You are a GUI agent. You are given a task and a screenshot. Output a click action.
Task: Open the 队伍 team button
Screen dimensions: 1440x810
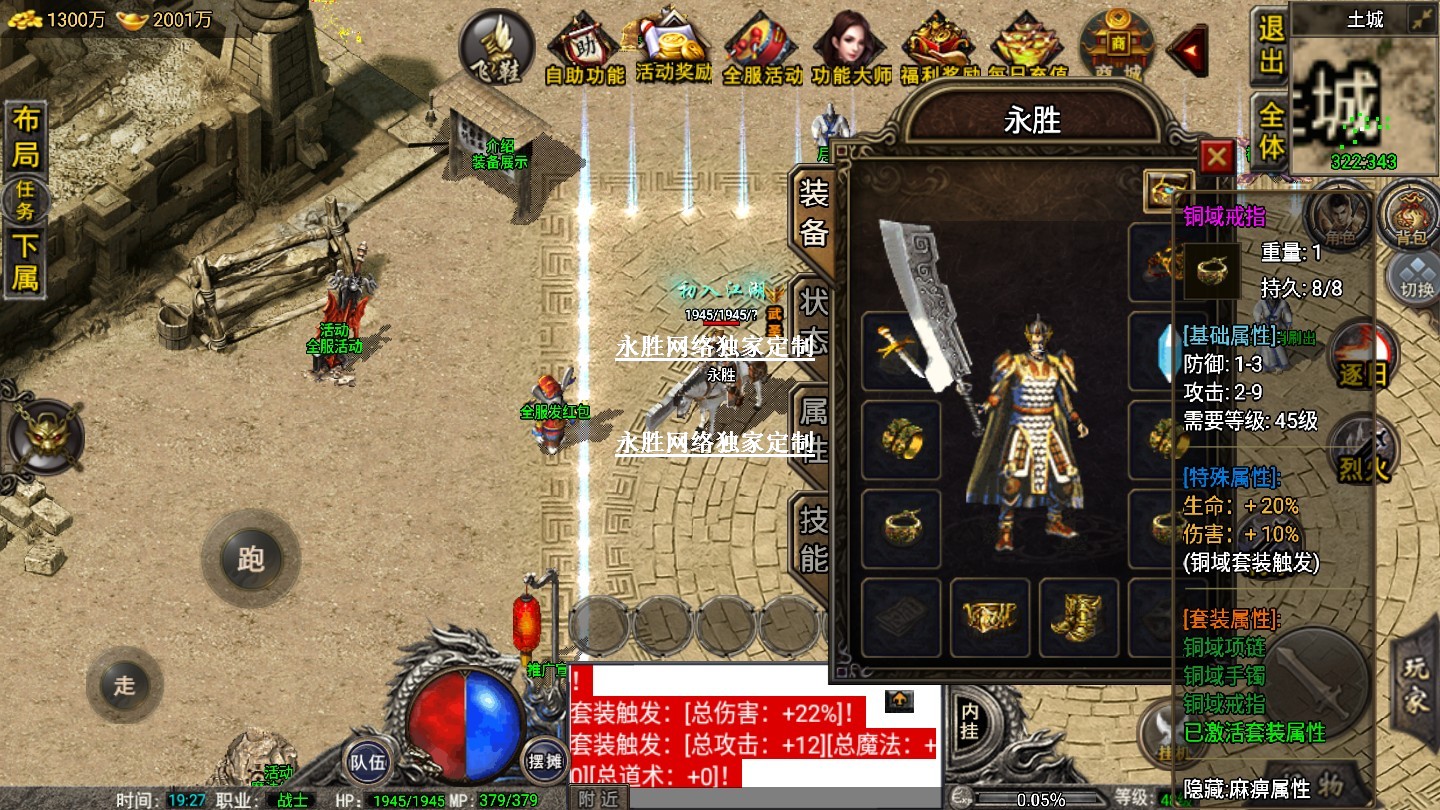(x=367, y=762)
